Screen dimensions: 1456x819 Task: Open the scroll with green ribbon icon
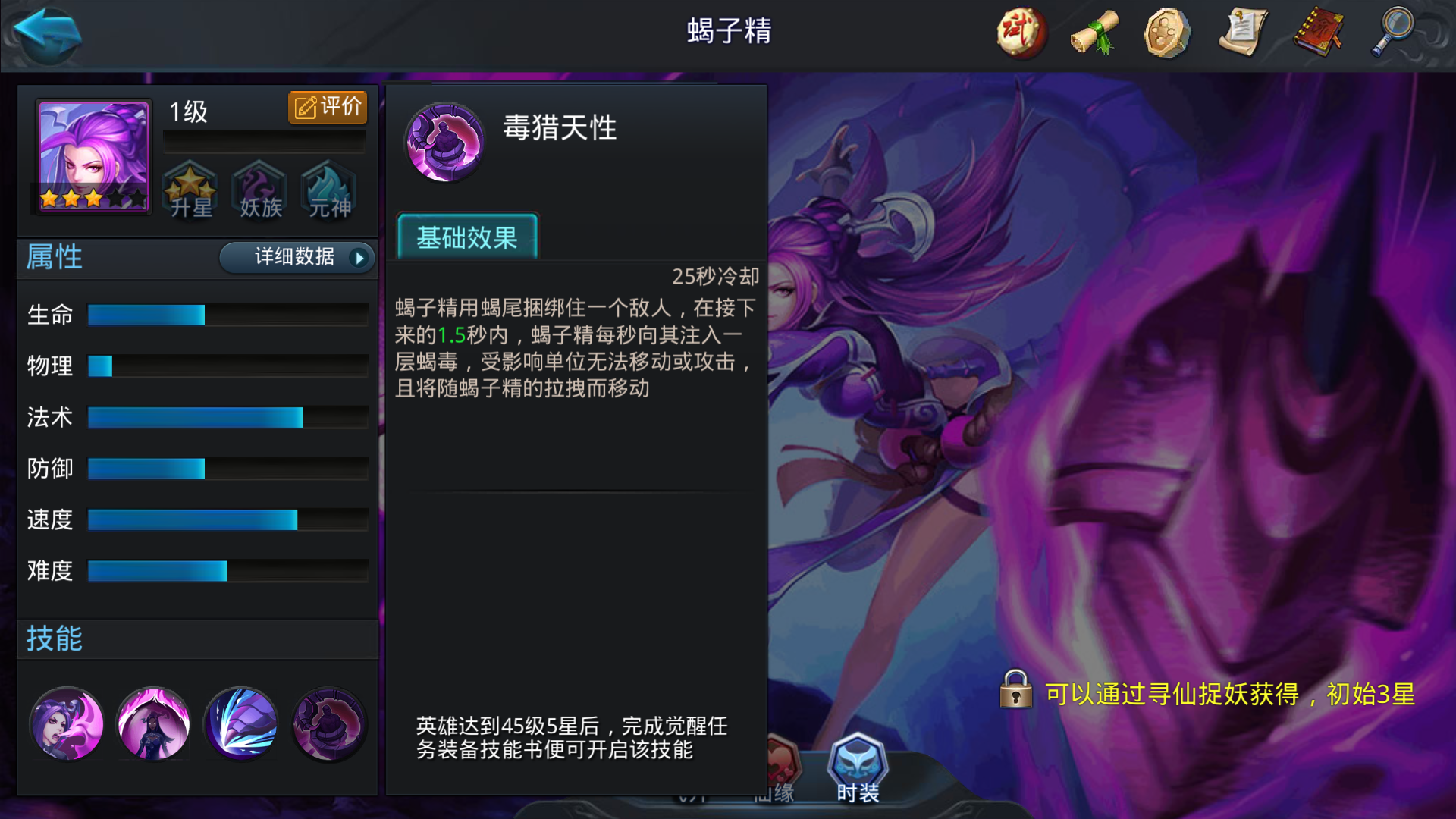click(1093, 33)
